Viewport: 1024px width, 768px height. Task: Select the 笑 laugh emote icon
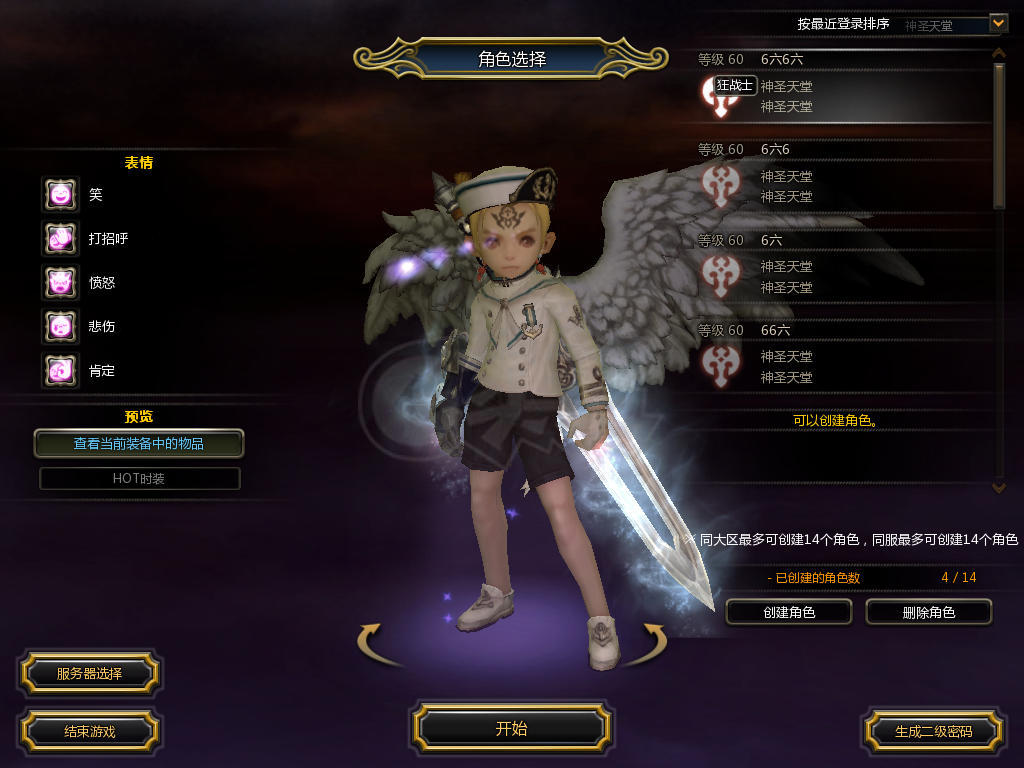[x=60, y=194]
